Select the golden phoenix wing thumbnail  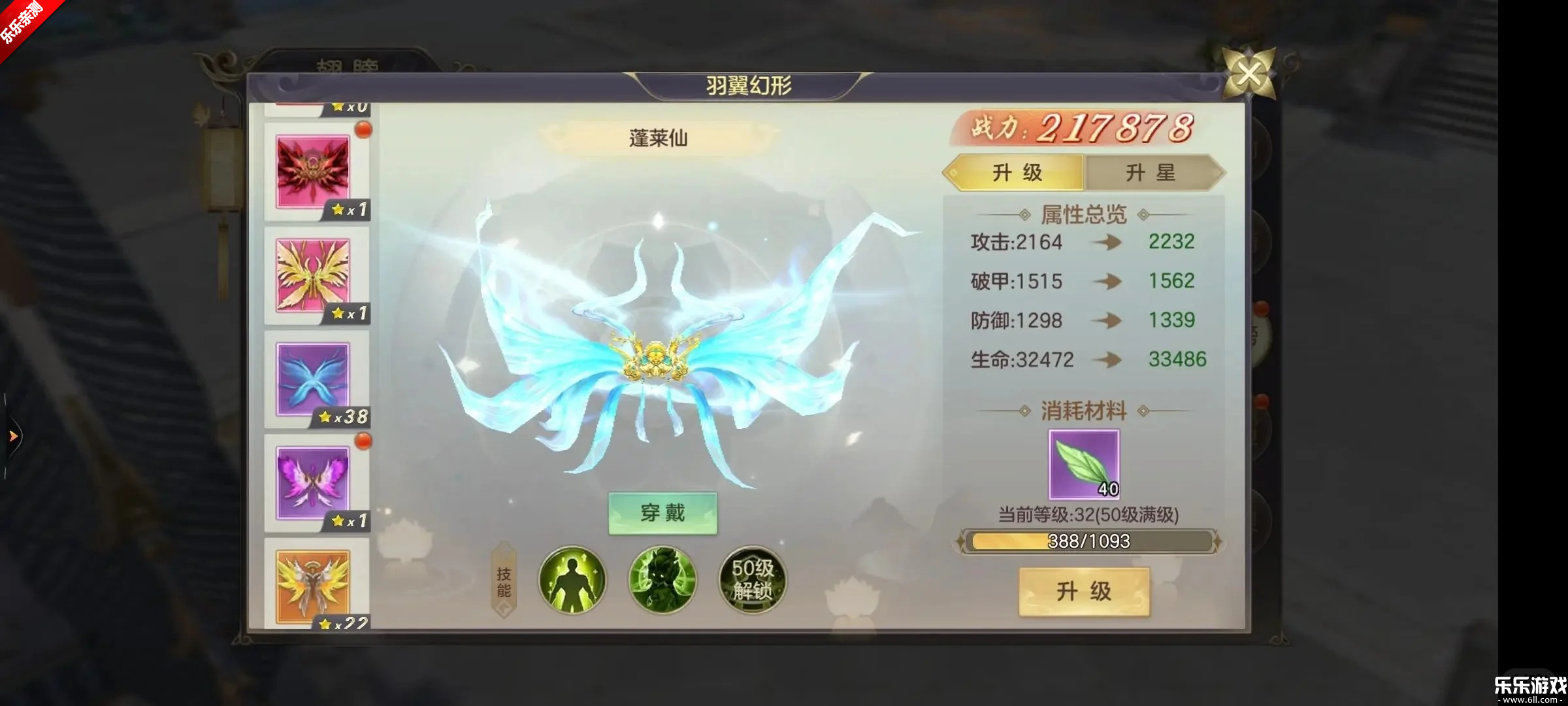point(315,278)
